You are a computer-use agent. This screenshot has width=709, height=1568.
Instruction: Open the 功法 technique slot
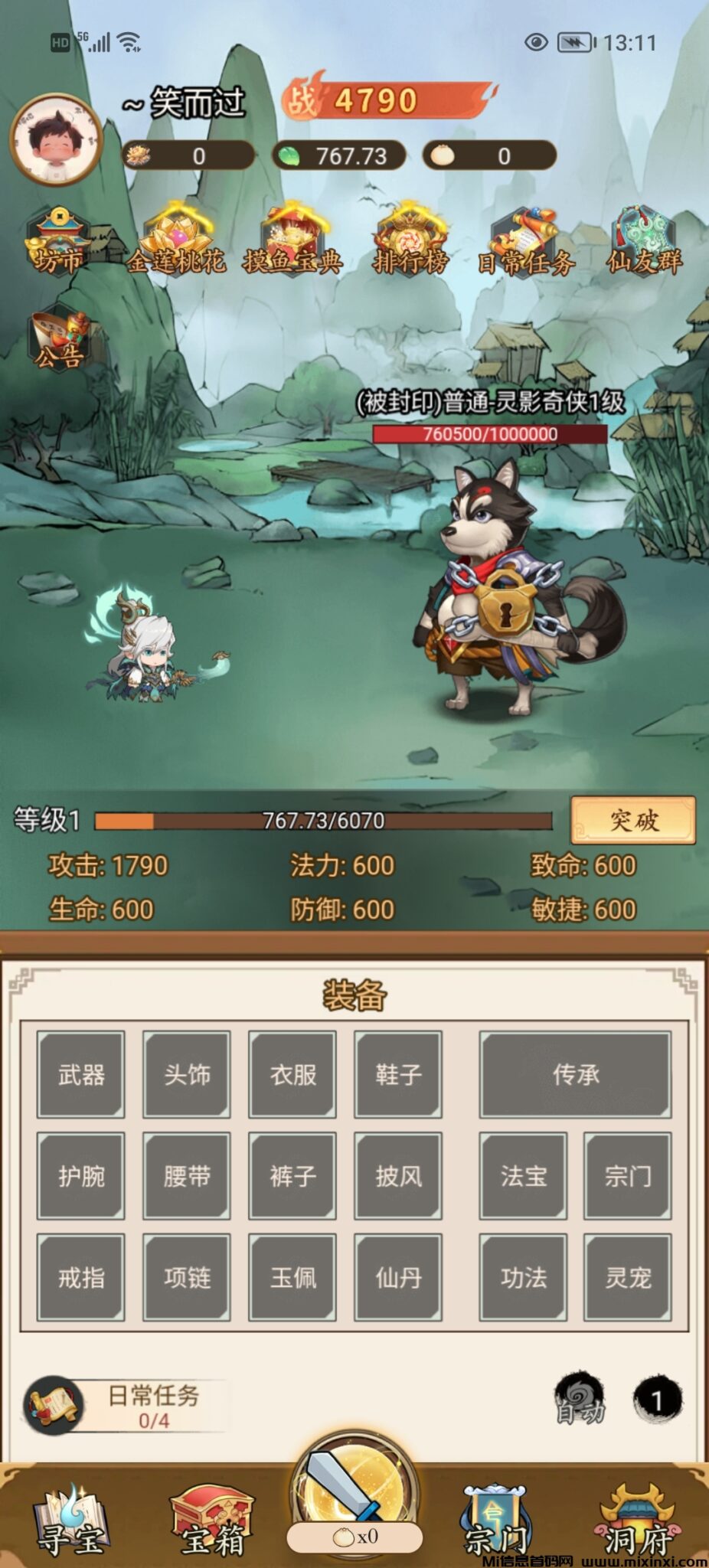coord(523,1276)
